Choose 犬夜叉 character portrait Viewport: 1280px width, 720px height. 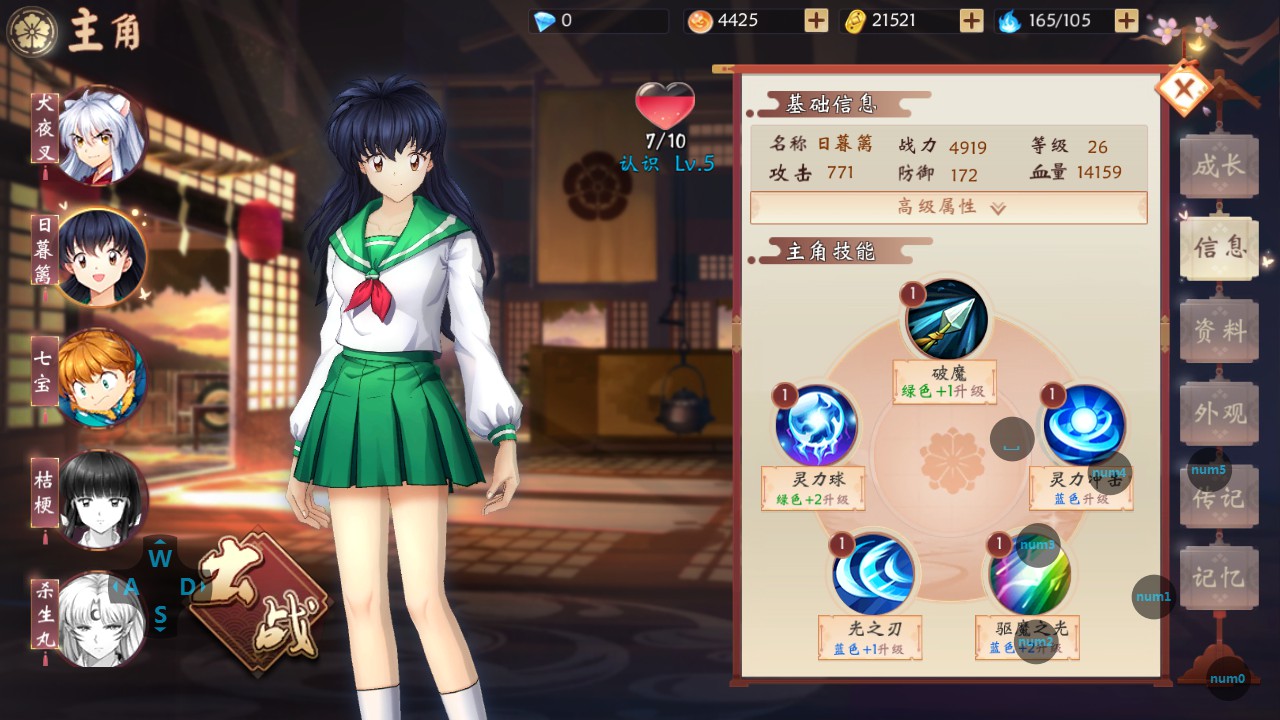[x=101, y=134]
